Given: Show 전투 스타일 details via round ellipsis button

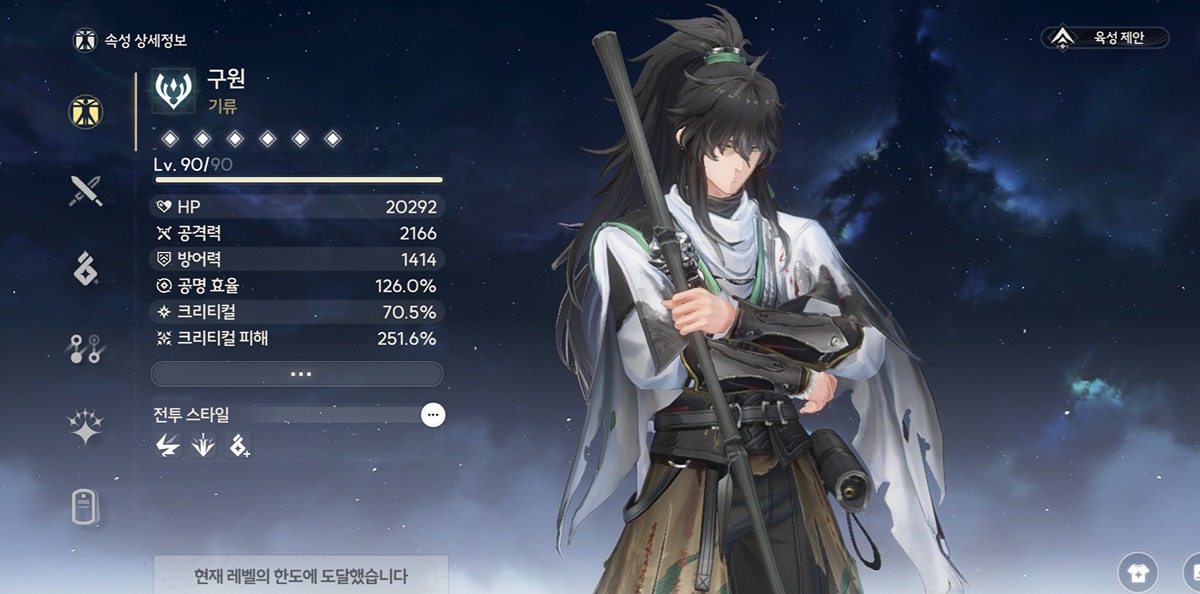Looking at the screenshot, I should click(432, 414).
